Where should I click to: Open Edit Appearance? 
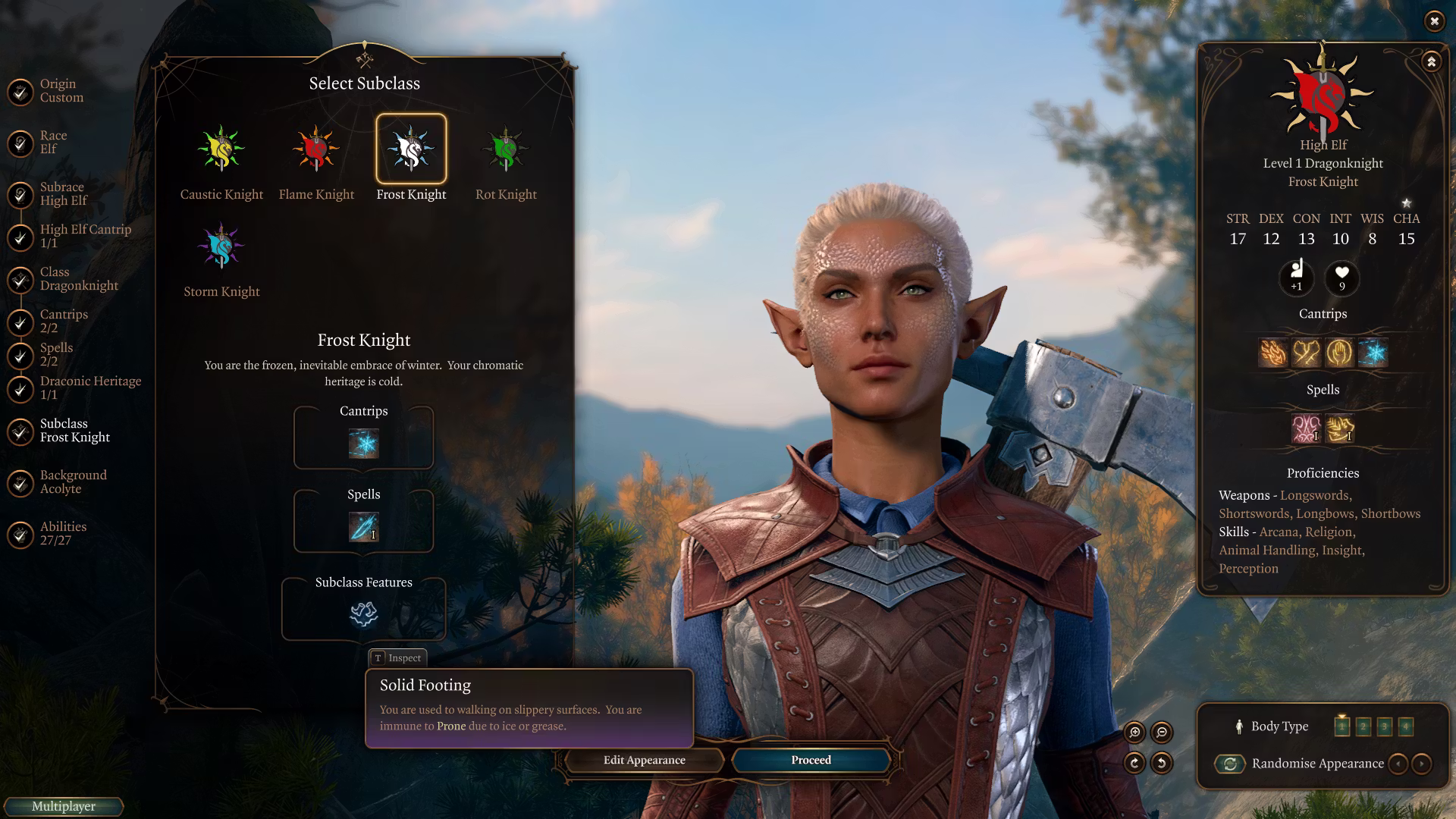(x=644, y=760)
